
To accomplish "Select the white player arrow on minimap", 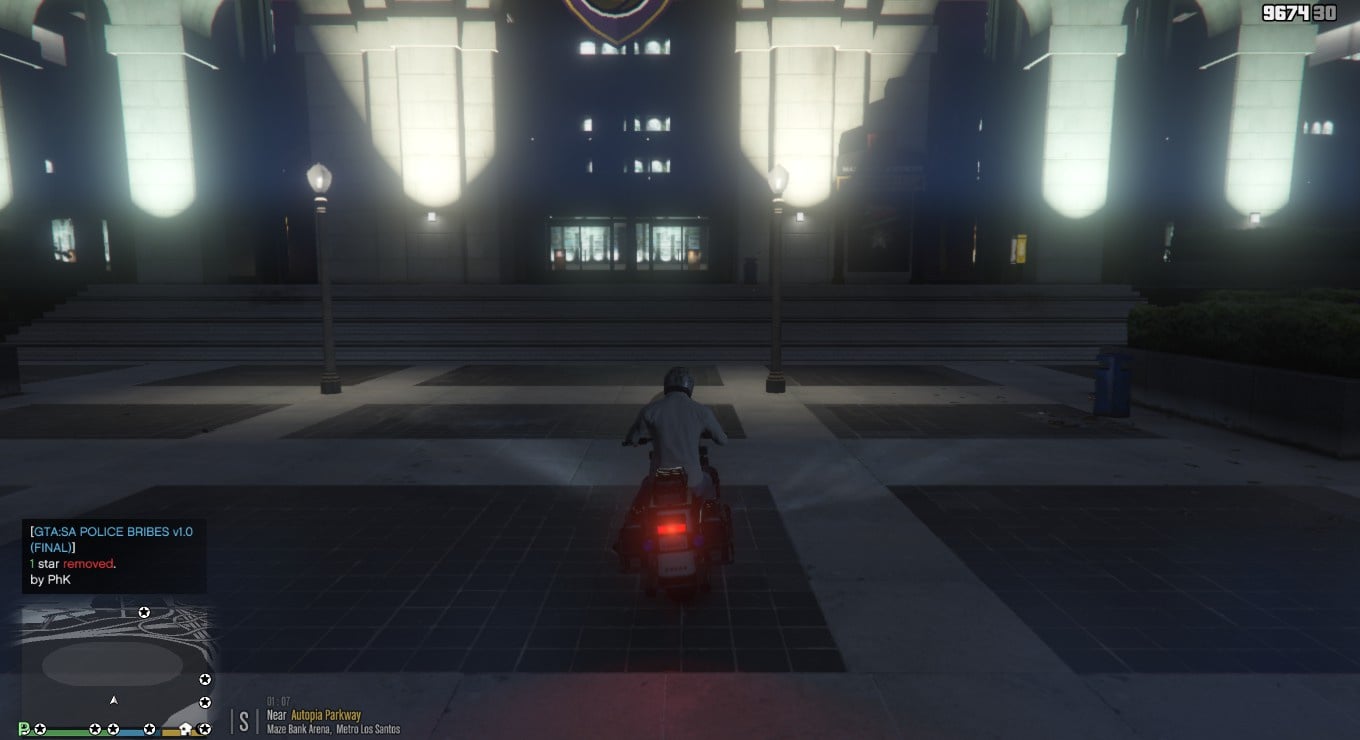I will (114, 700).
